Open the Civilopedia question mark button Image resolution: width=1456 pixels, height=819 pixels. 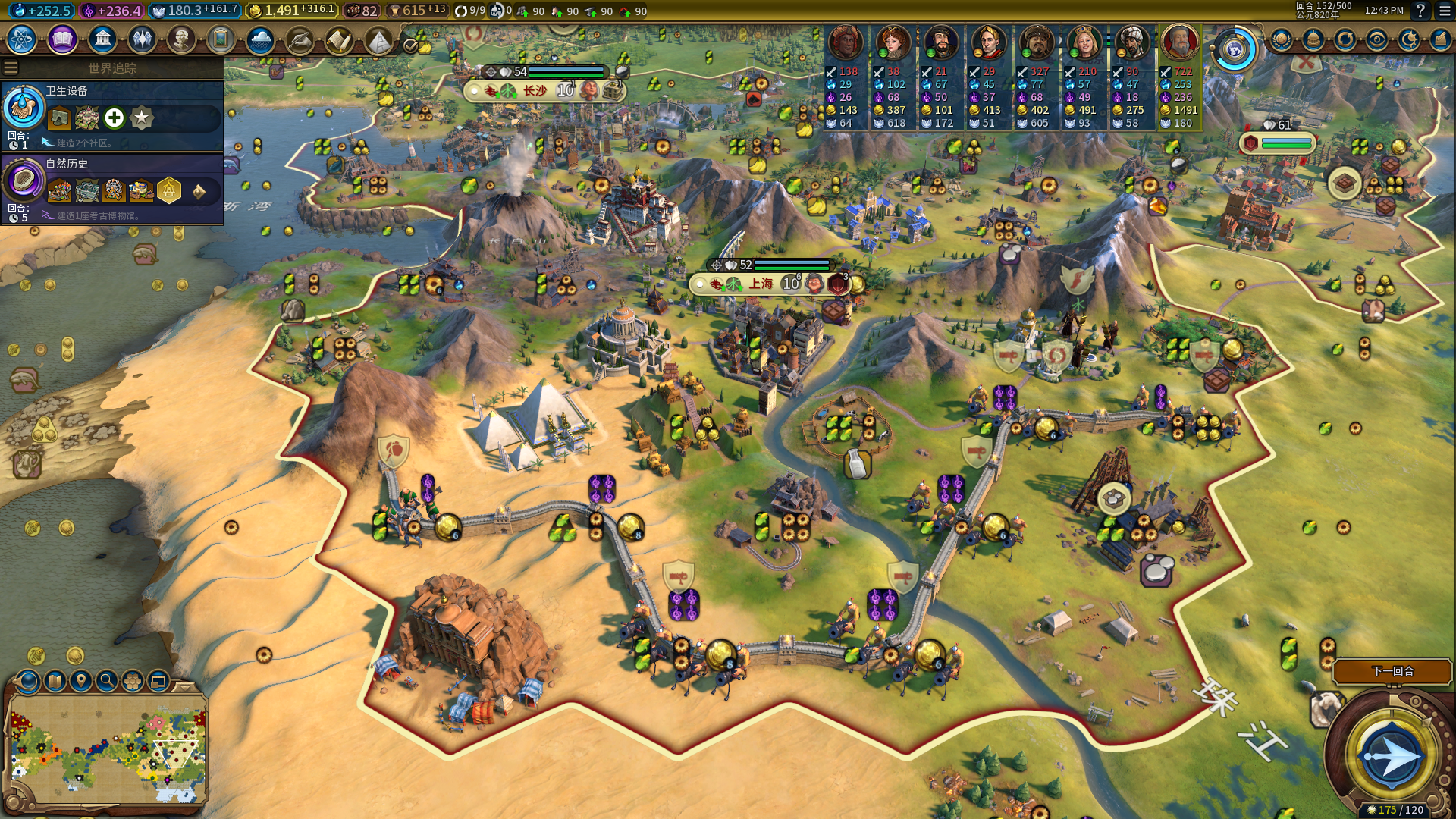pyautogui.click(x=1420, y=11)
